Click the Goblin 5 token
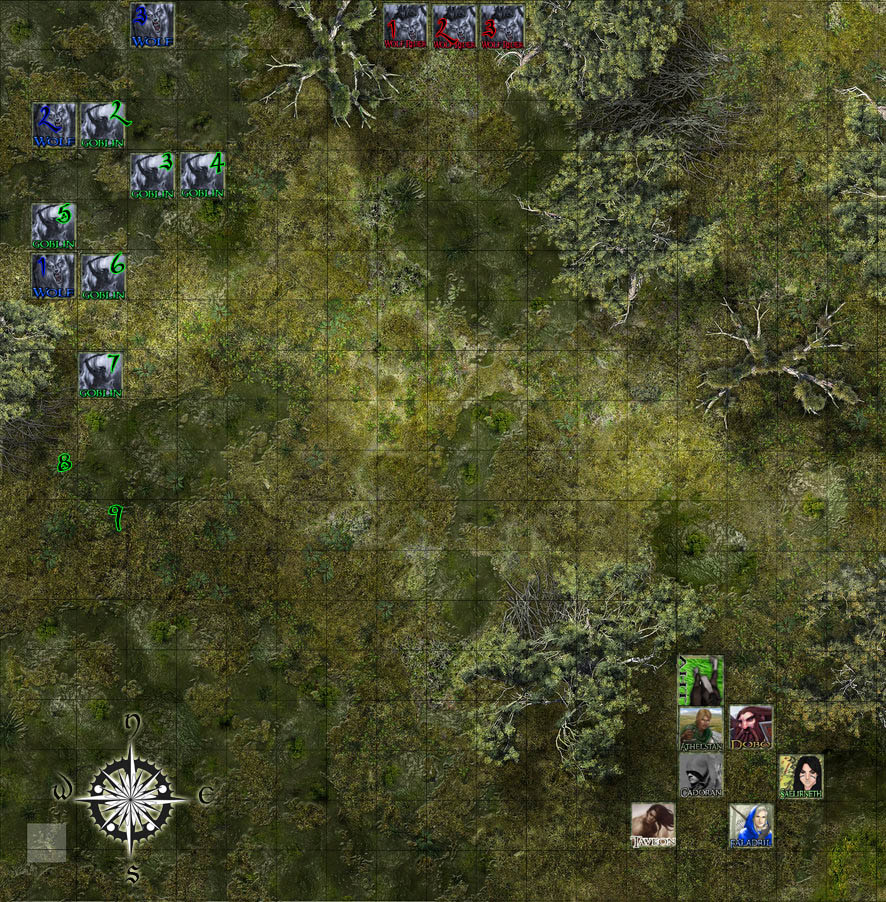Image resolution: width=886 pixels, height=902 pixels. click(x=53, y=225)
